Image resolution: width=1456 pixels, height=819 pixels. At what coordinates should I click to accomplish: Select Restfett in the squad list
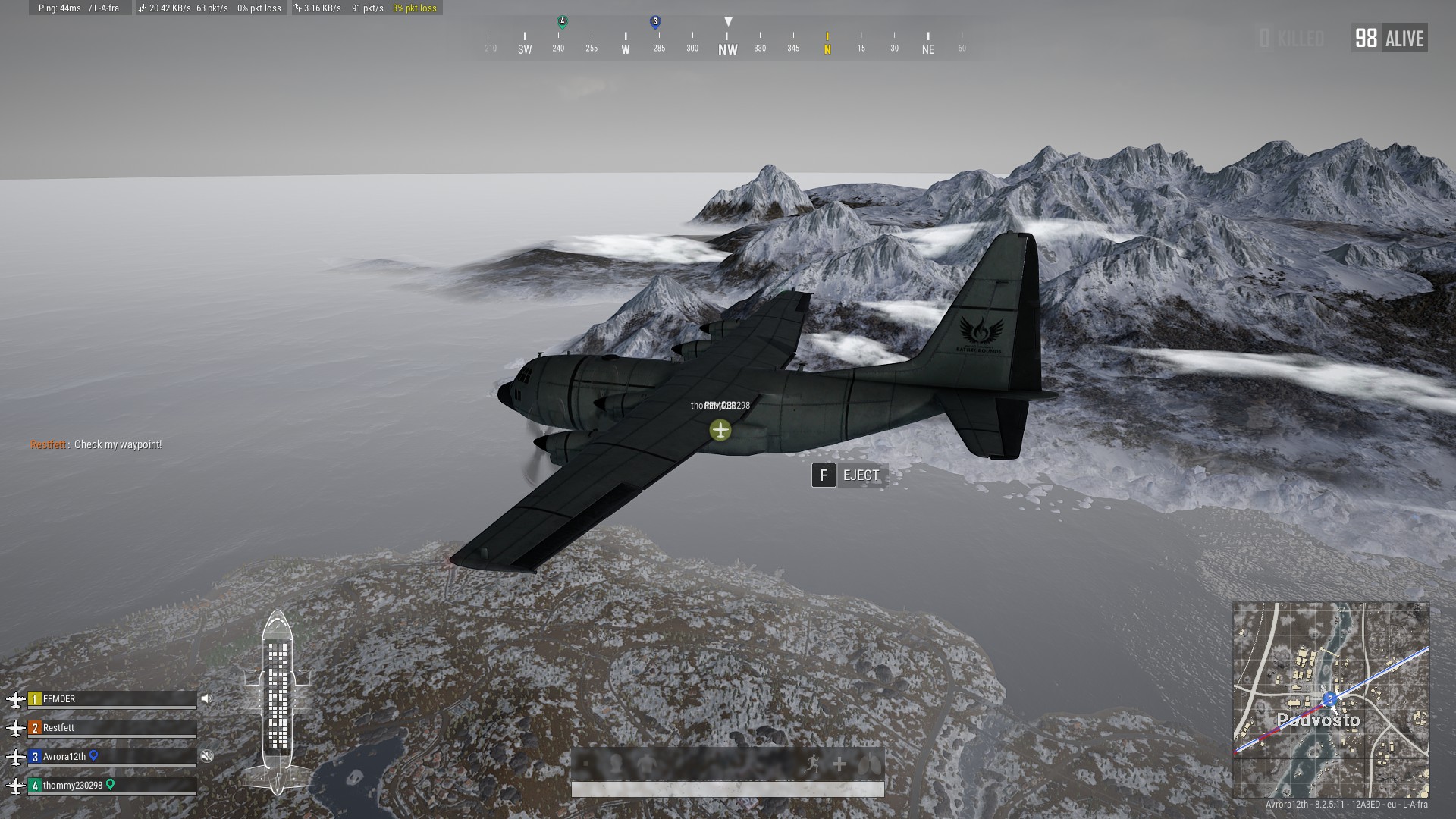(112, 728)
